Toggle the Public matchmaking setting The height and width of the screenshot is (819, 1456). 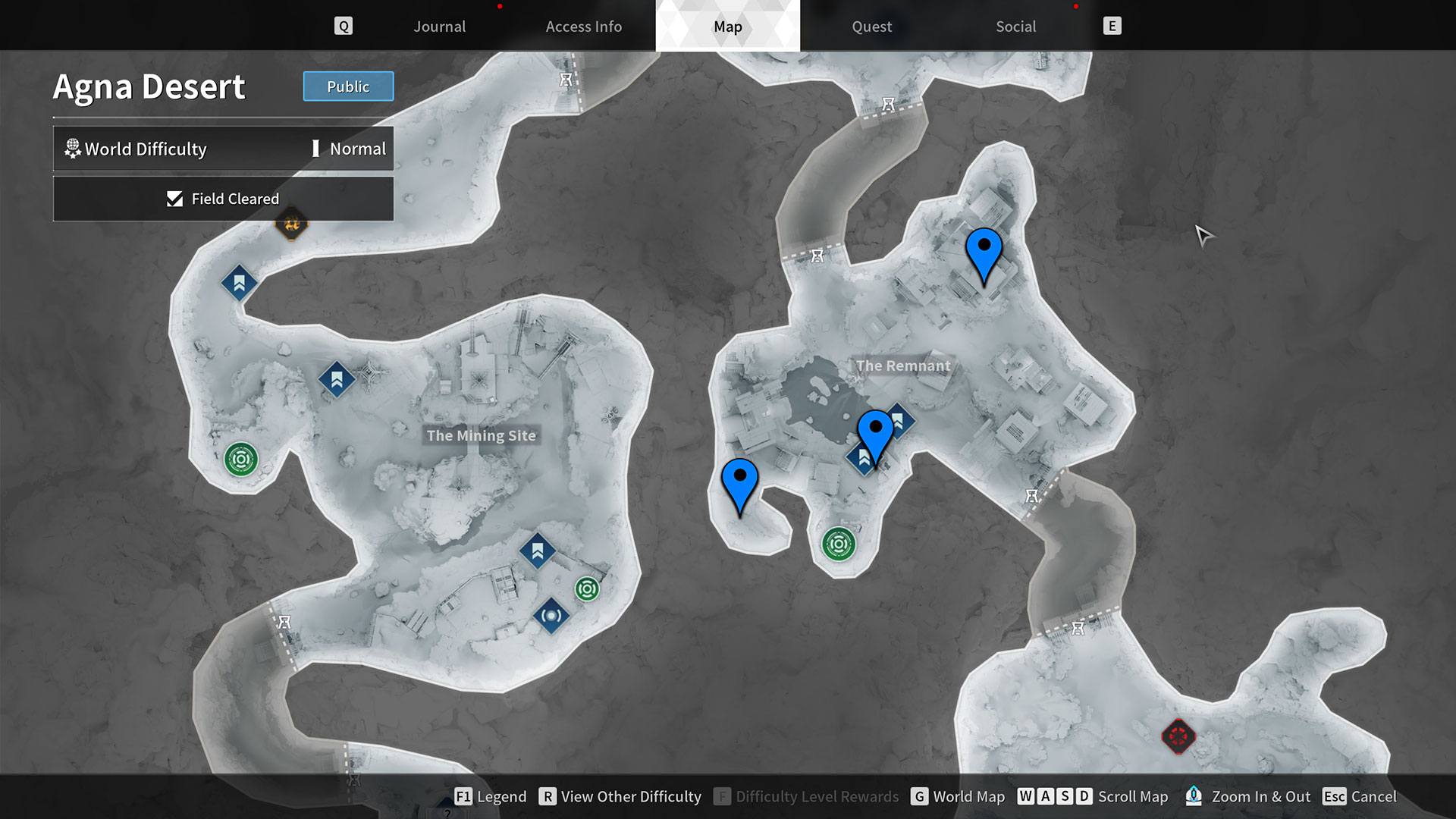[x=348, y=86]
